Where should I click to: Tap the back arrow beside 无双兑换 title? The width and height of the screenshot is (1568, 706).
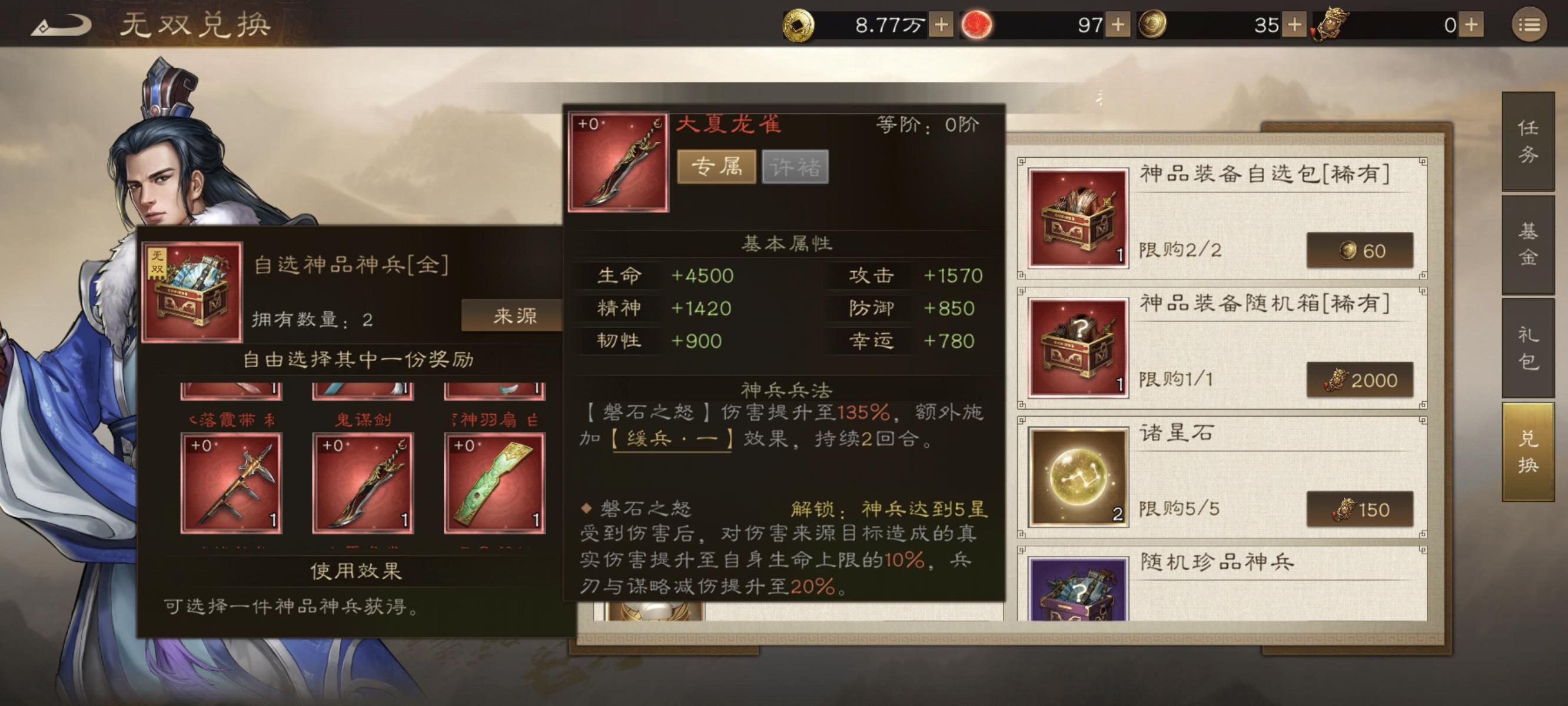61,23
